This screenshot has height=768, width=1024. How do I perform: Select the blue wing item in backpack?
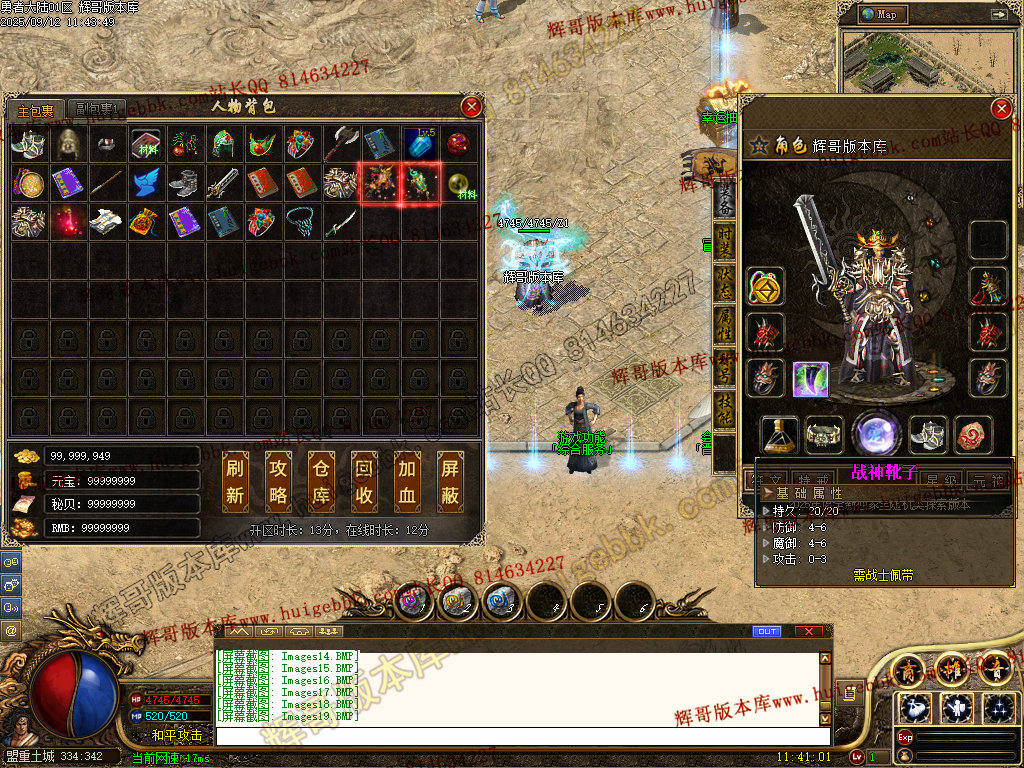tap(147, 183)
